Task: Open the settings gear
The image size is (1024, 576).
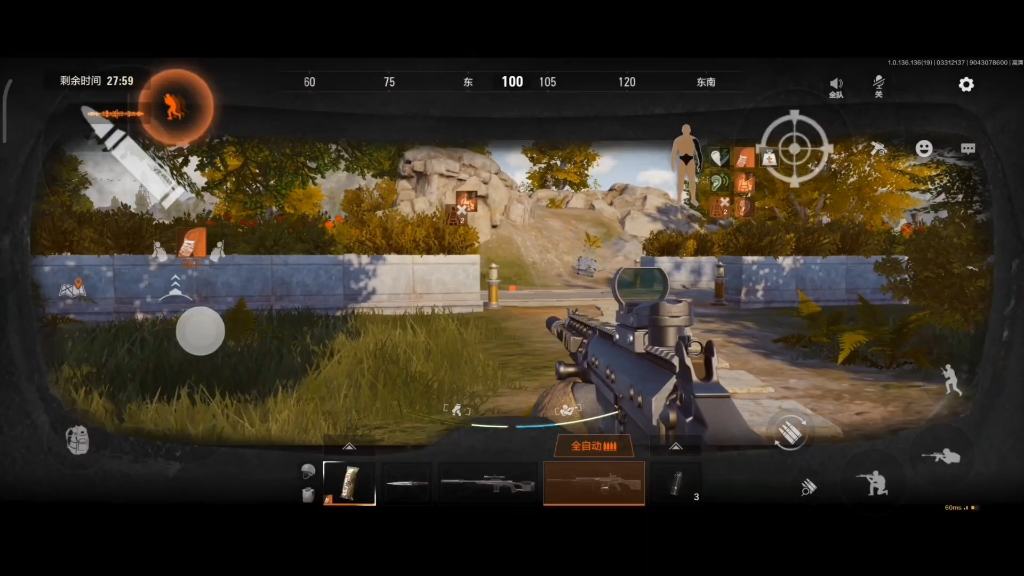Action: (966, 84)
